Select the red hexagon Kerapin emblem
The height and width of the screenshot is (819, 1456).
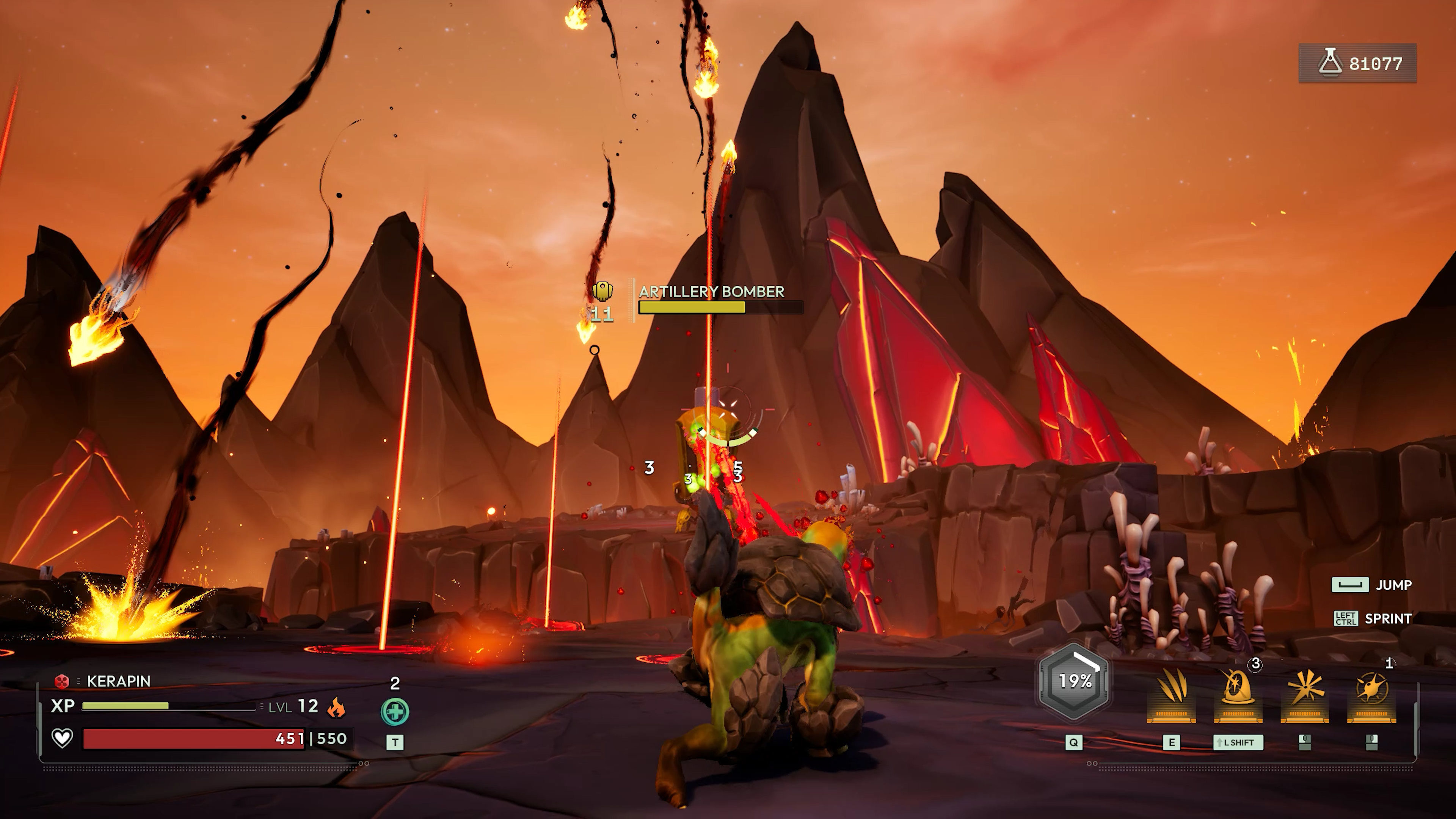(x=61, y=681)
